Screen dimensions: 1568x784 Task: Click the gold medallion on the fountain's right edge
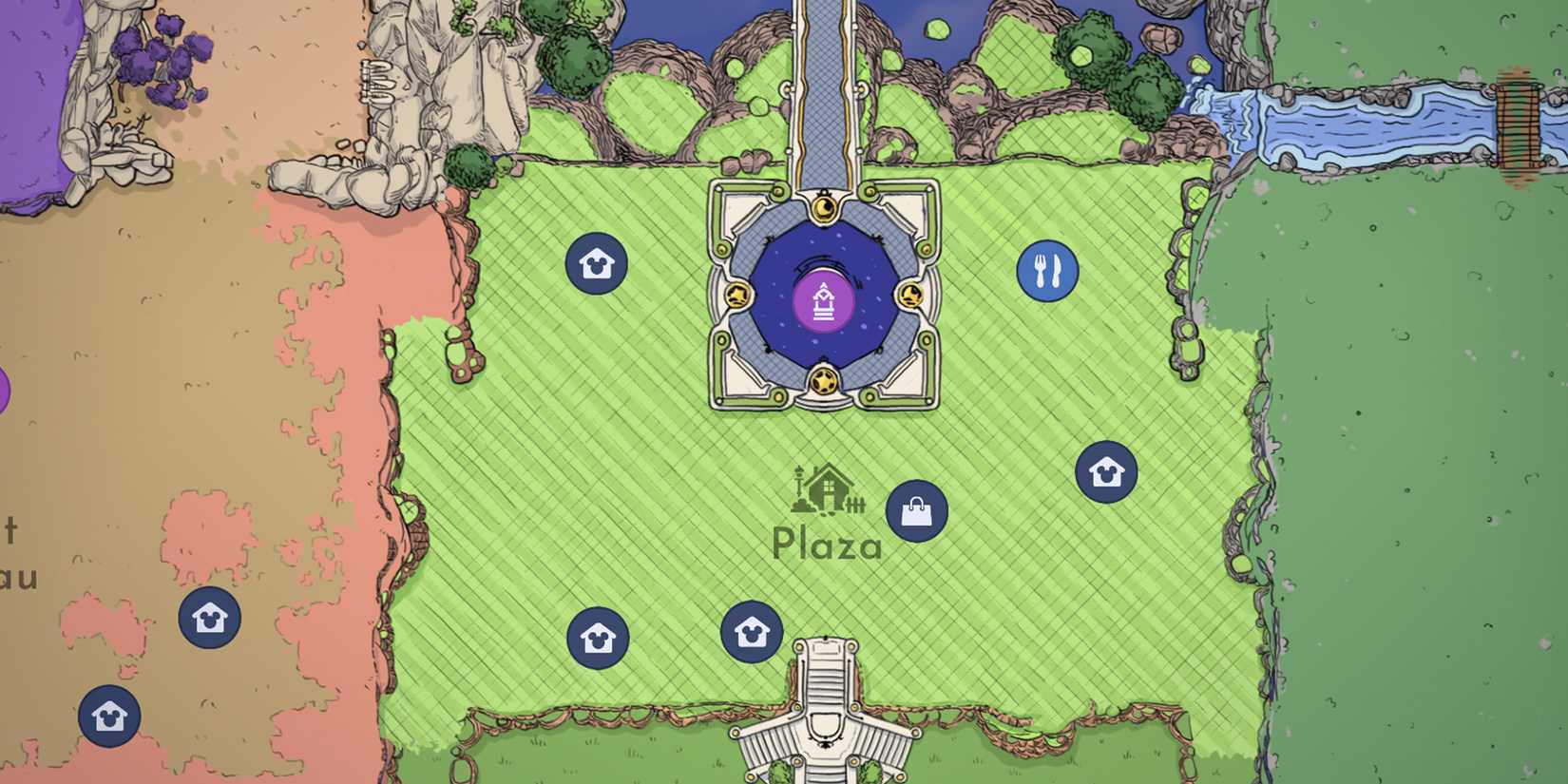[910, 297]
